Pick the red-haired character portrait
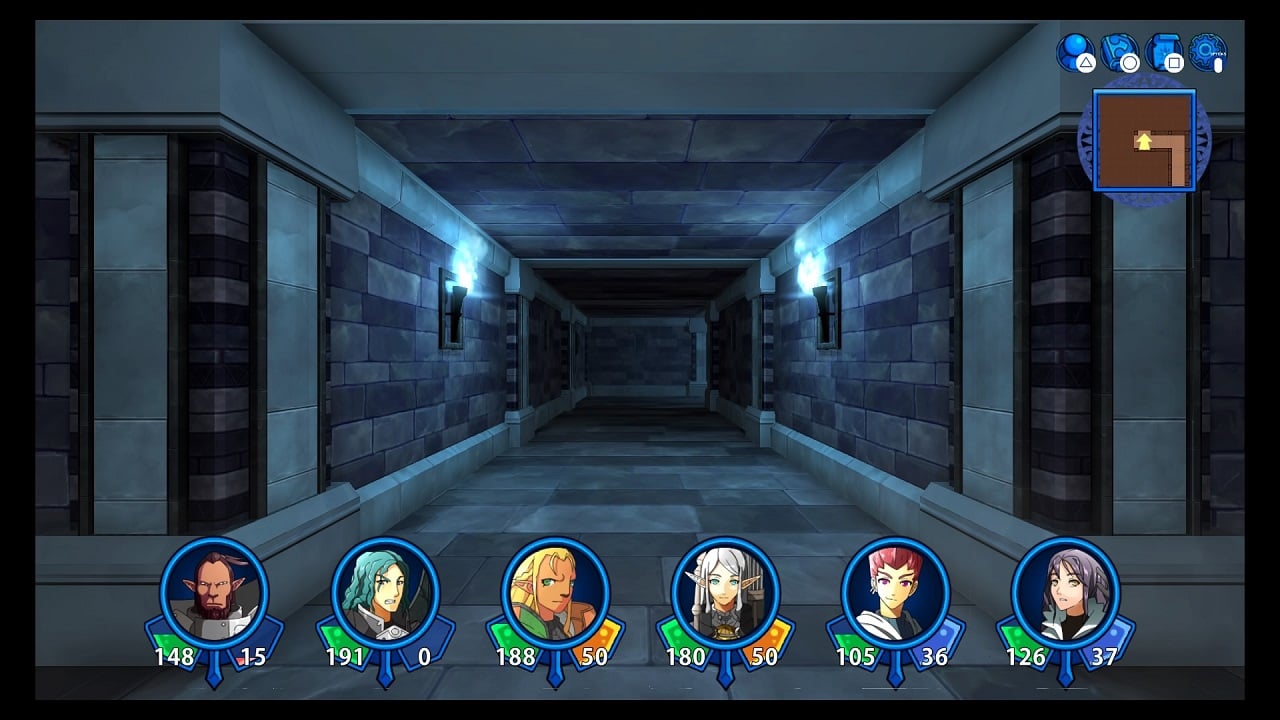Viewport: 1280px width, 720px height. tap(895, 592)
